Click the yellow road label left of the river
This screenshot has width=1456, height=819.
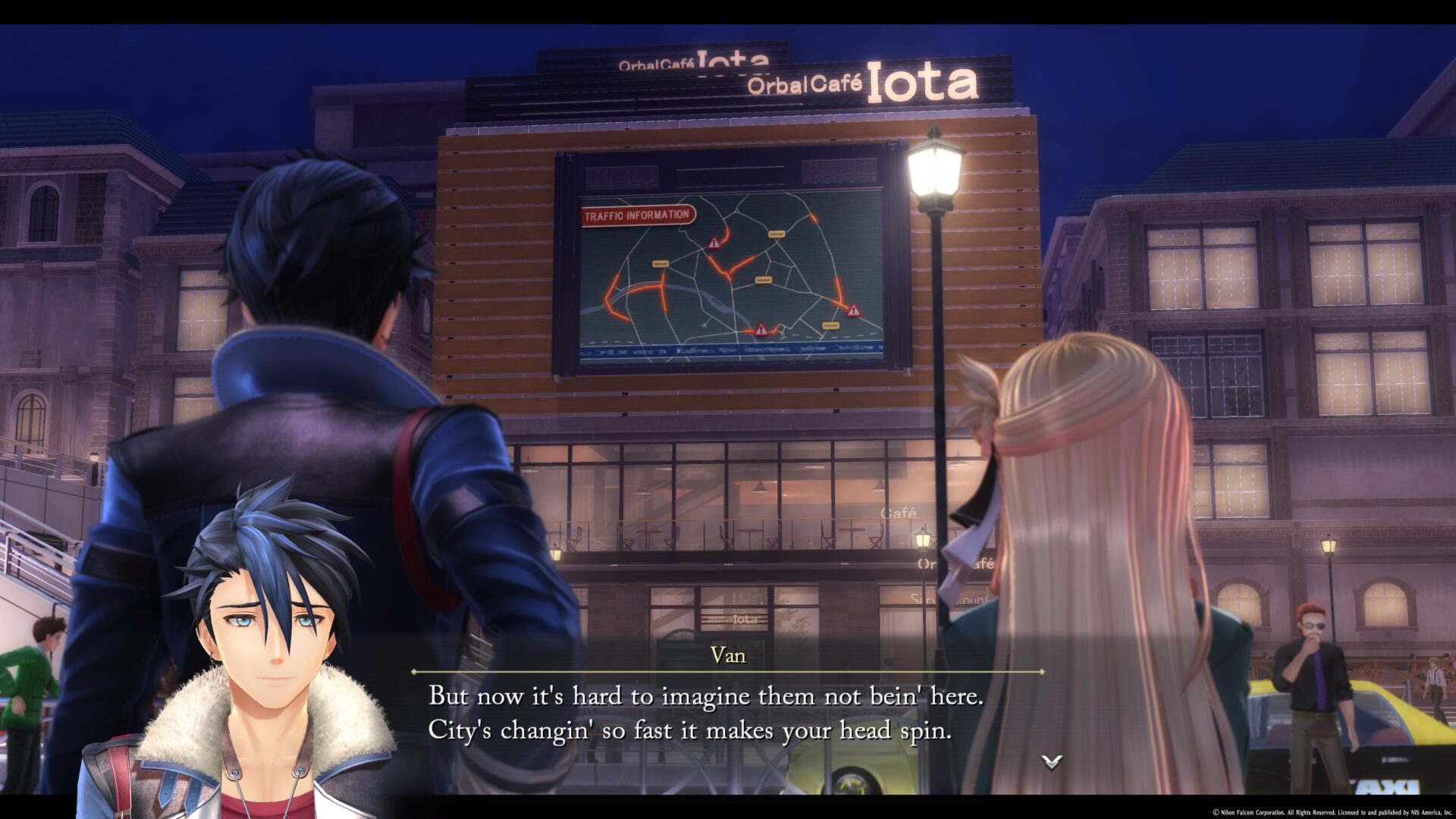pos(661,264)
